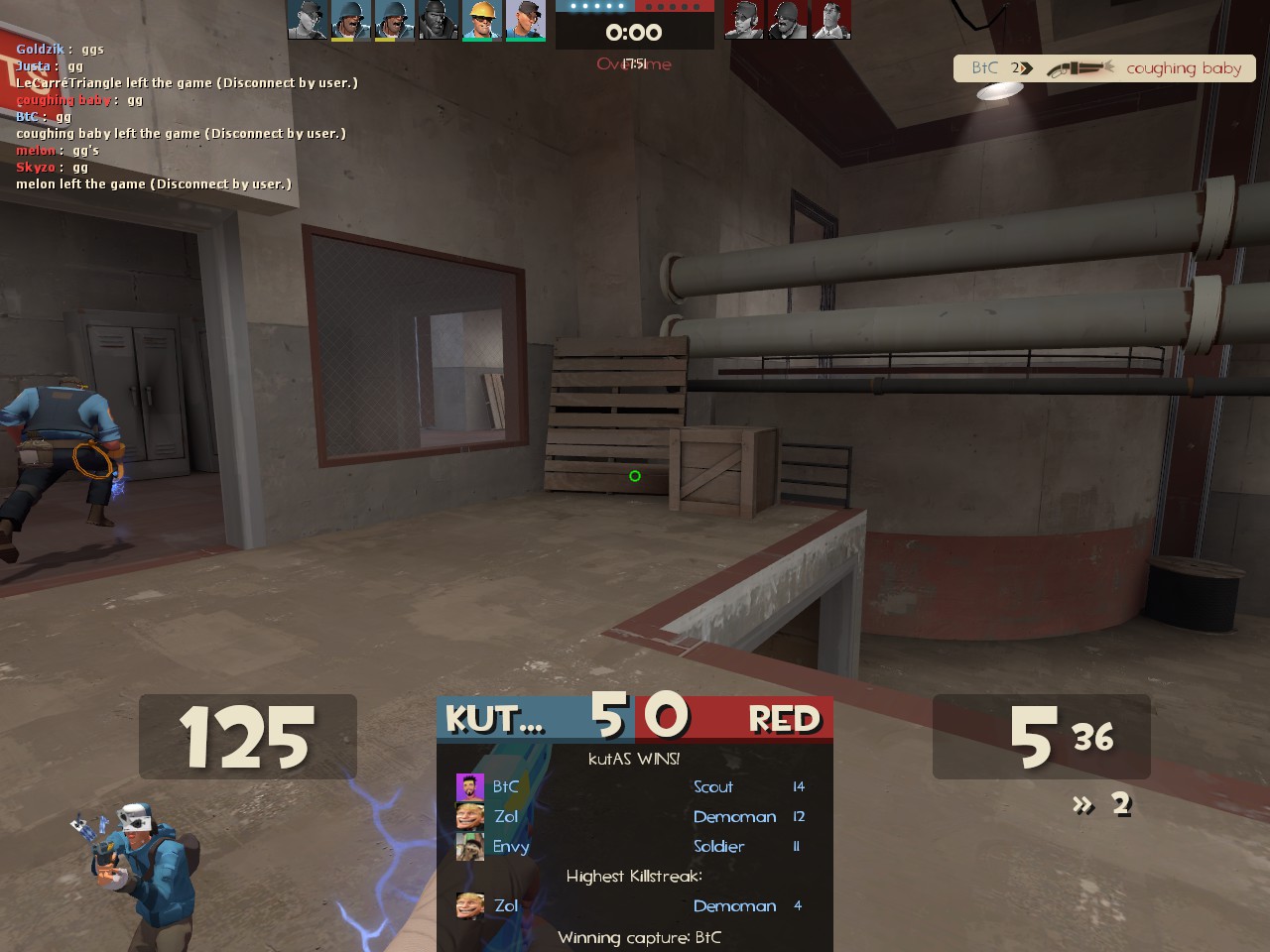Click the BtC killed coughing baby killfeed notice
The height and width of the screenshot is (952, 1270).
click(1104, 68)
